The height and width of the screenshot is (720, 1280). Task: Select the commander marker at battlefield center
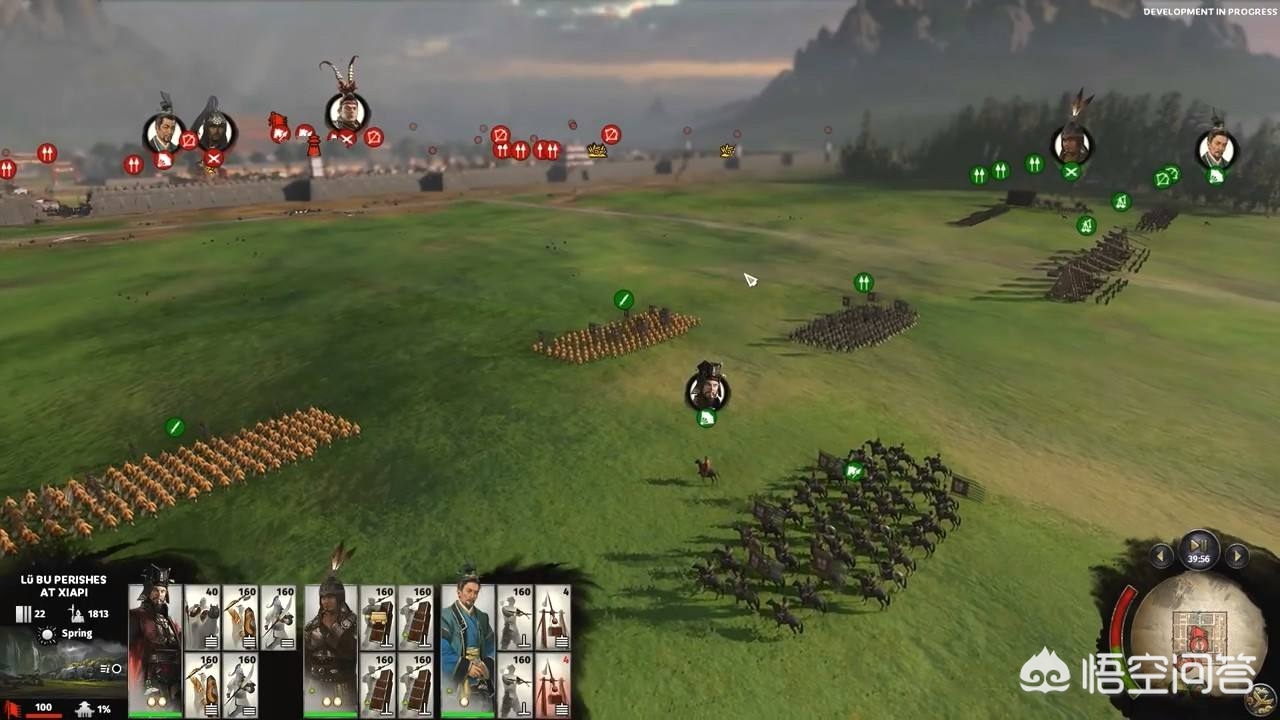[707, 391]
